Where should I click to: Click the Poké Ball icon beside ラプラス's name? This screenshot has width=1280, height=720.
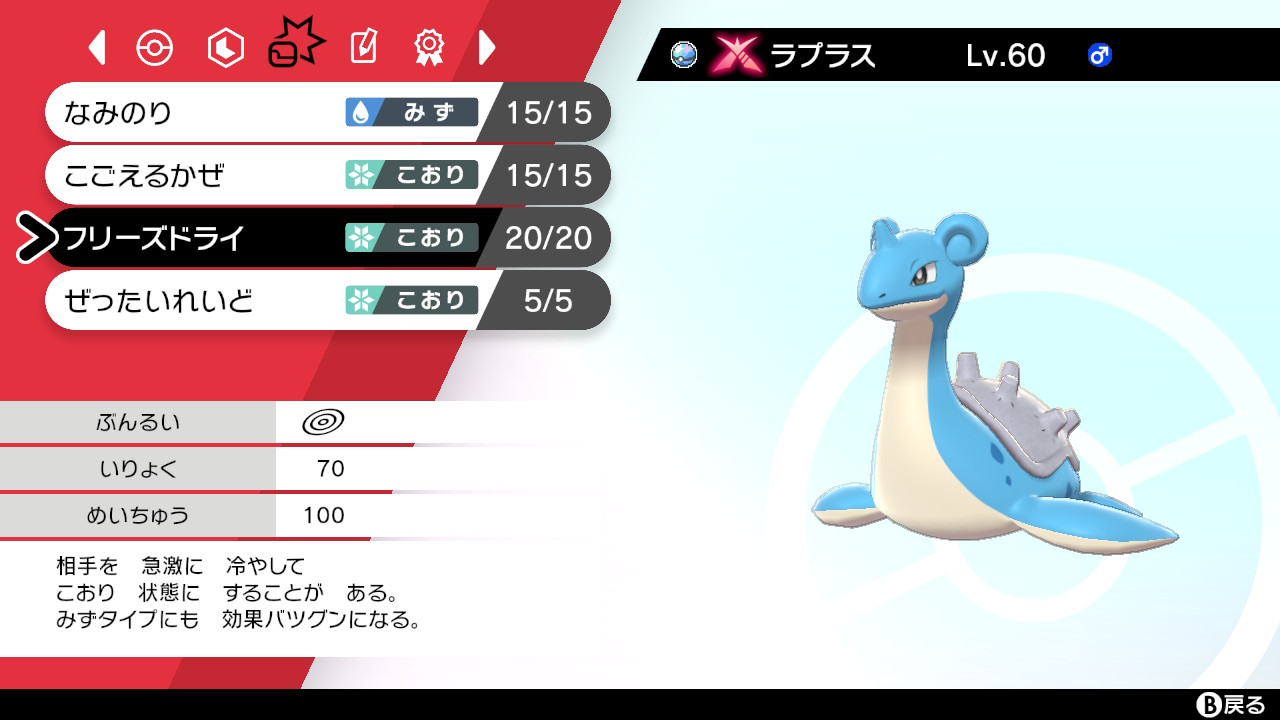pyautogui.click(x=684, y=56)
